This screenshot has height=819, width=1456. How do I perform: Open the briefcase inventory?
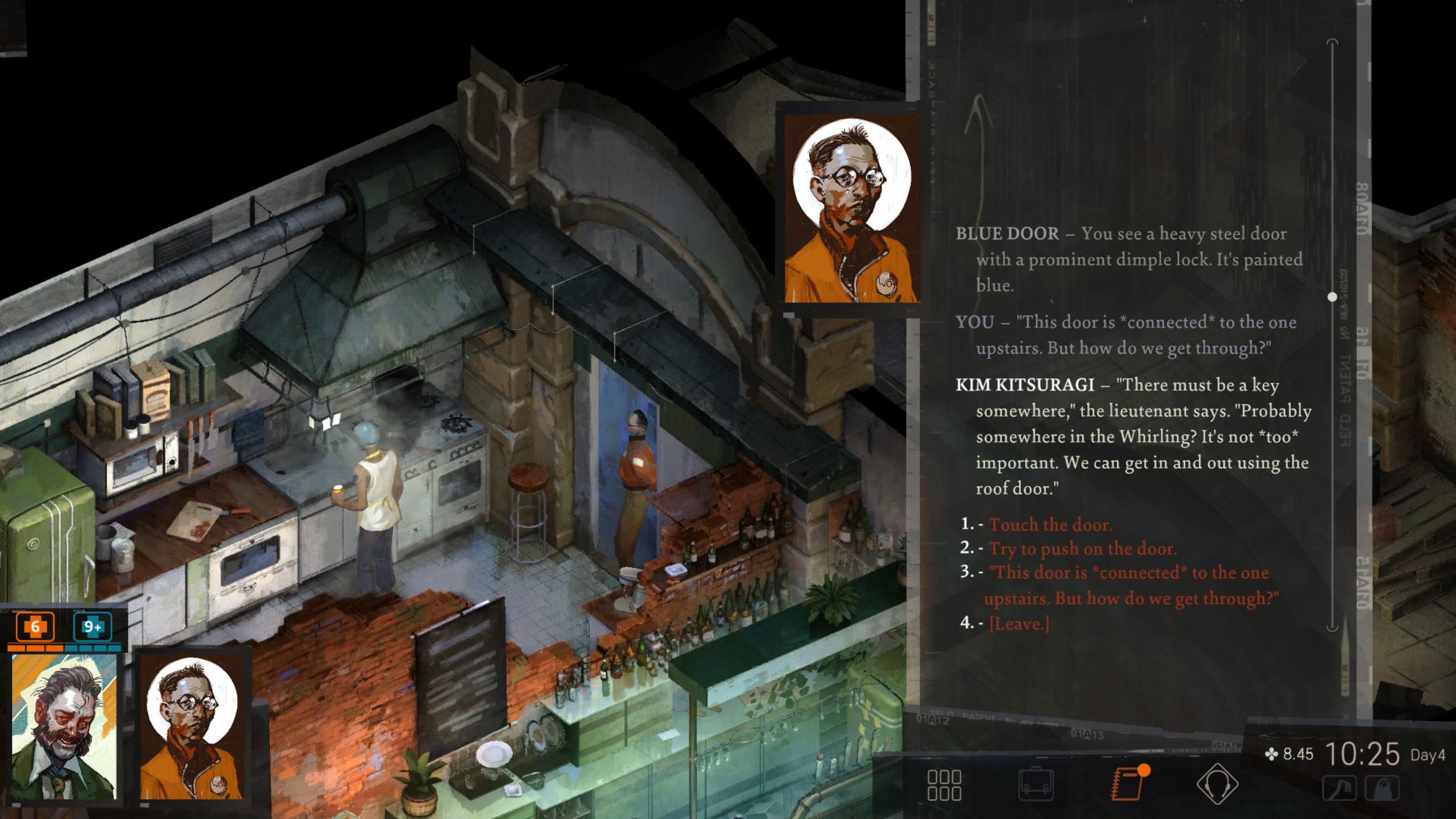pos(1036,785)
